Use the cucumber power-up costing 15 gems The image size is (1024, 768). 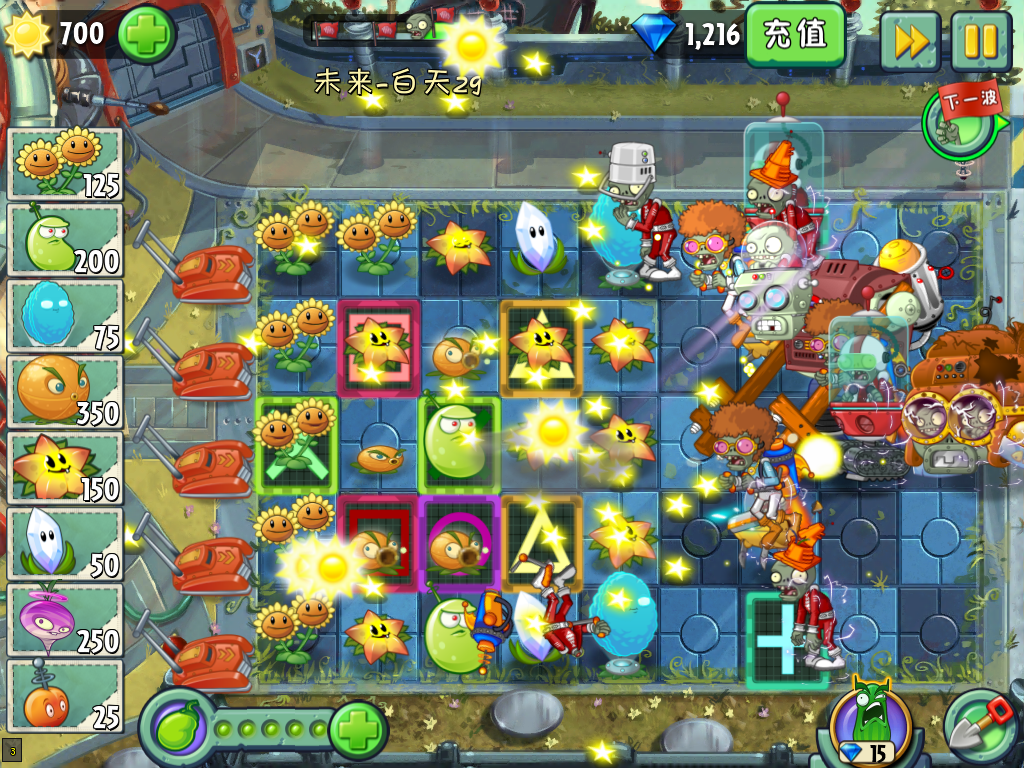[x=870, y=722]
